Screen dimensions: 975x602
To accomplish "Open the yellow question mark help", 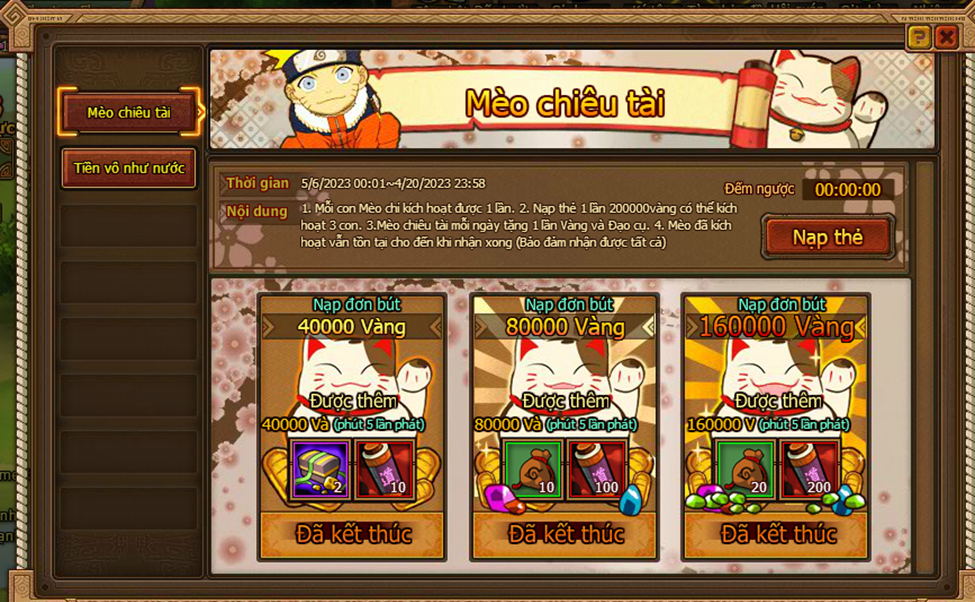I will click(x=918, y=38).
